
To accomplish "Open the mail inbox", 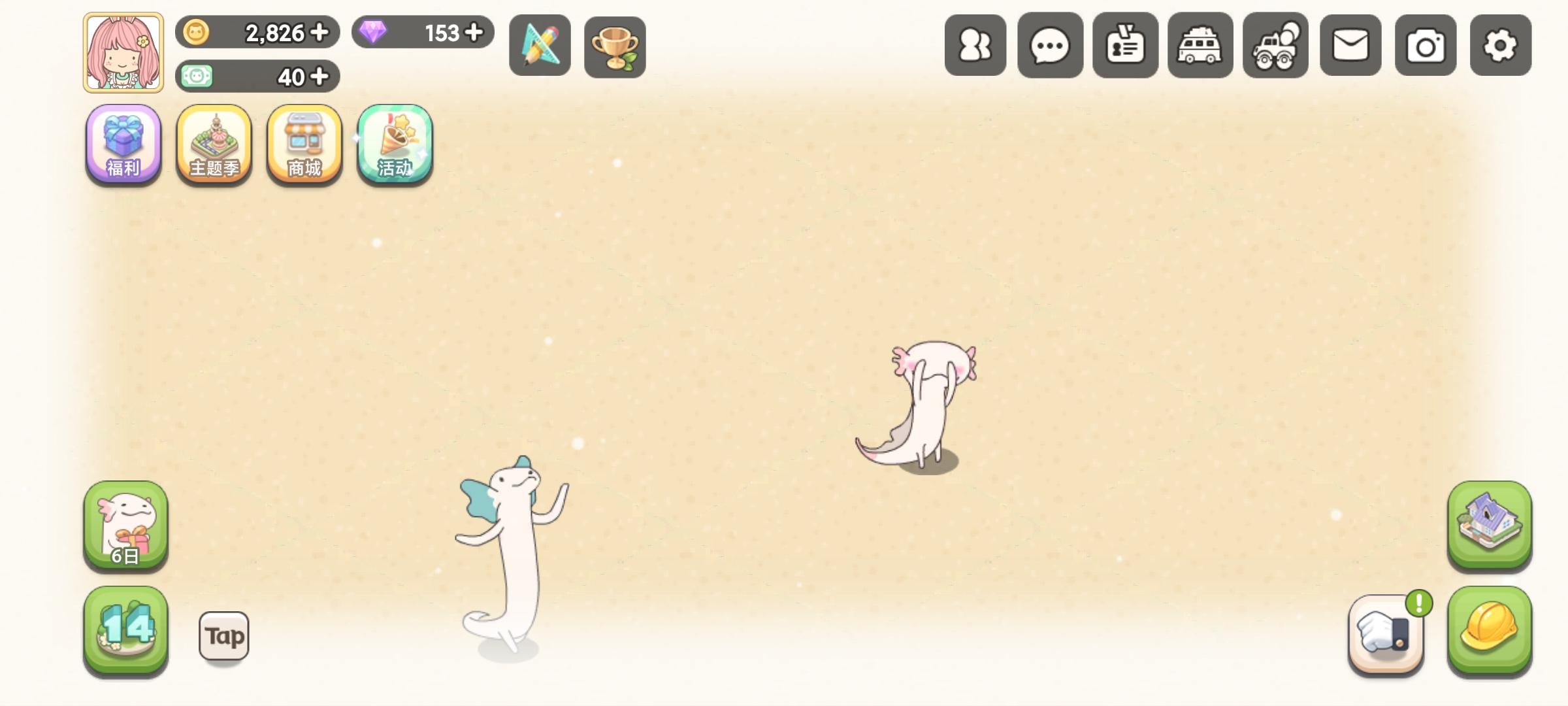I will [1350, 44].
